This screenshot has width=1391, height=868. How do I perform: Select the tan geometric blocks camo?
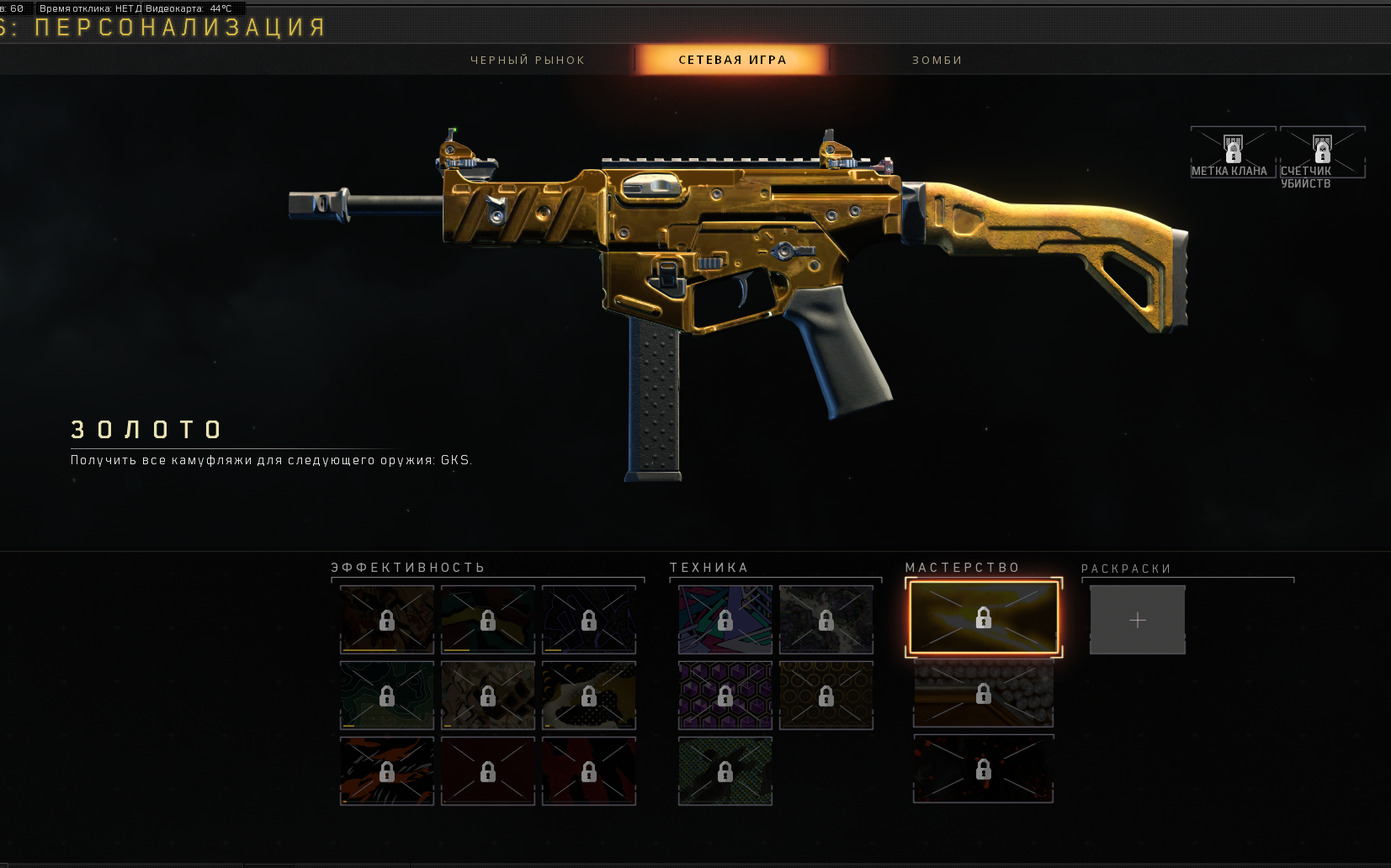coord(488,696)
